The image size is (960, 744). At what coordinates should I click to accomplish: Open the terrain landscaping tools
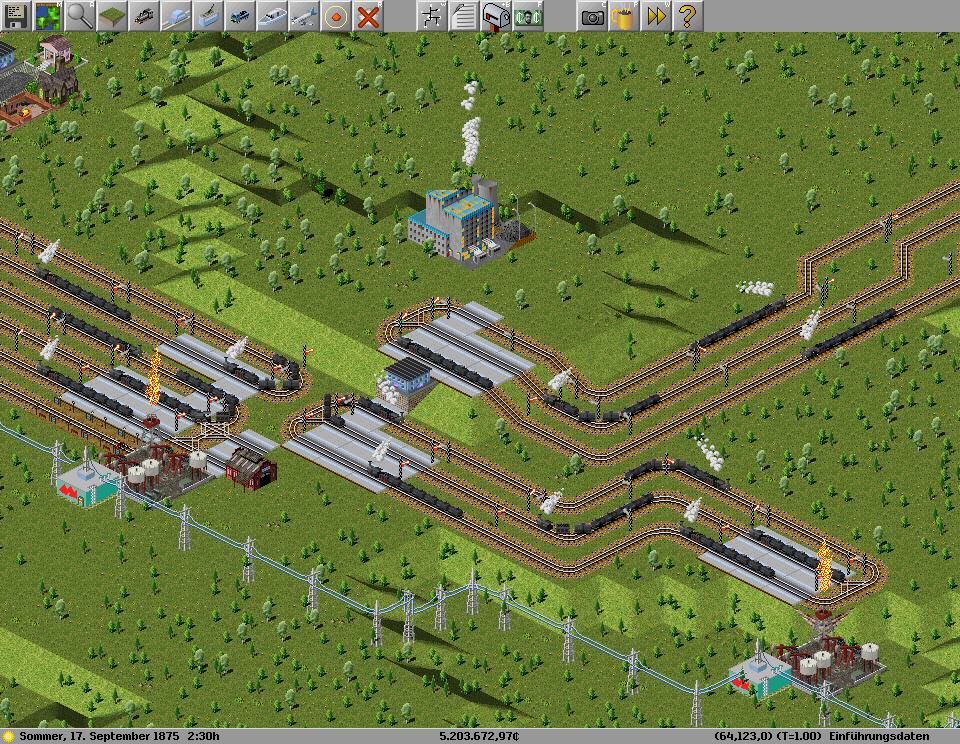[112, 16]
